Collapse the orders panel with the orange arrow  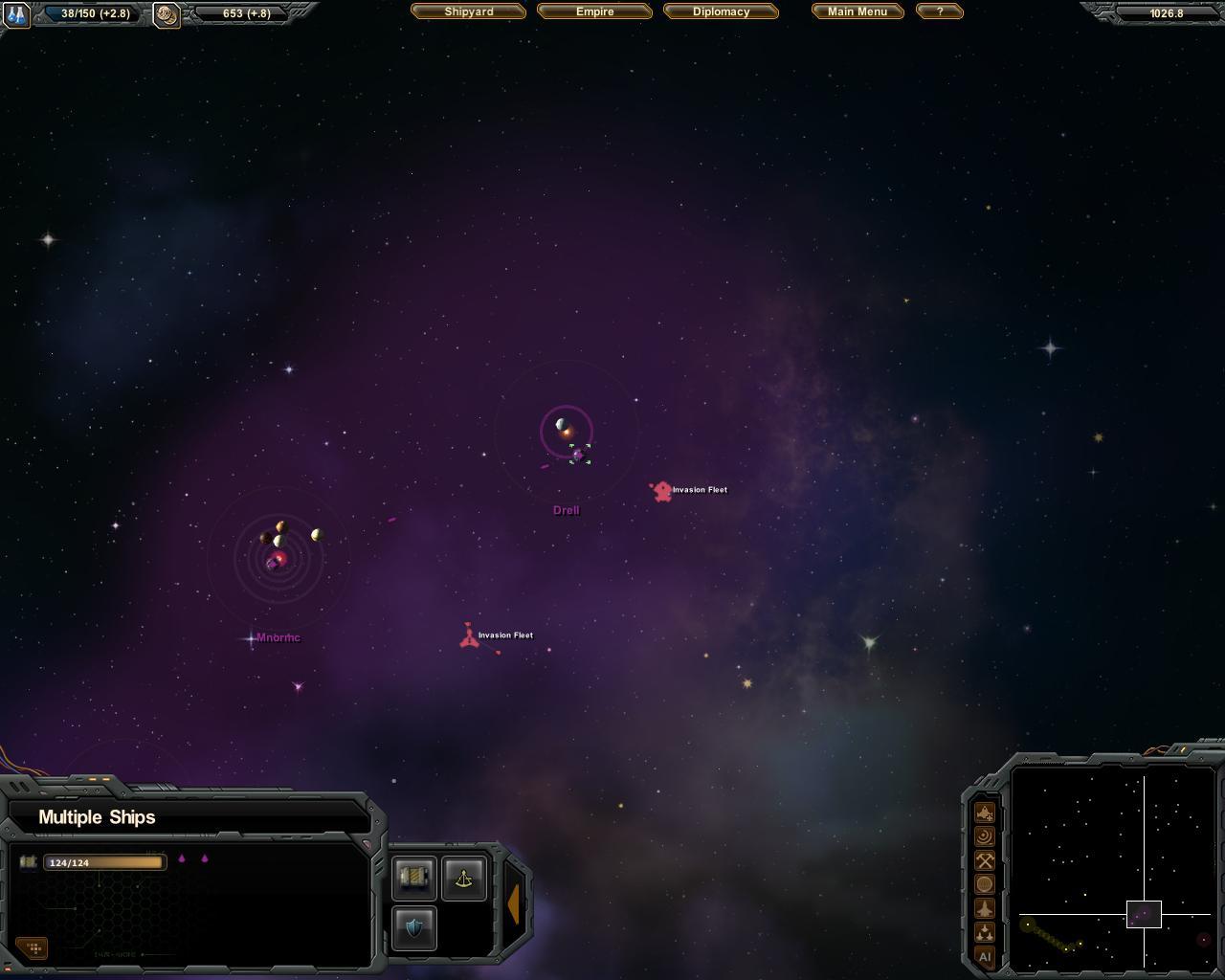[x=514, y=903]
